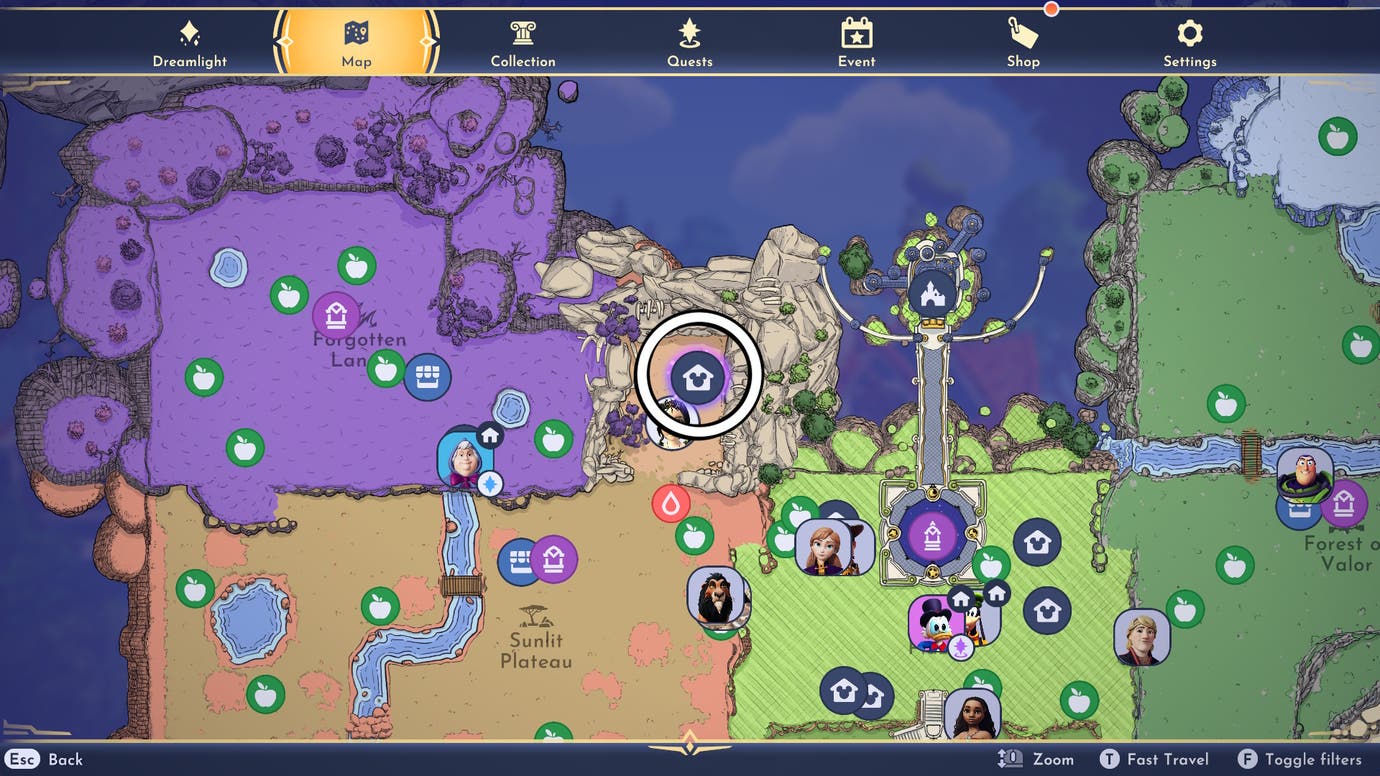This screenshot has width=1380, height=776.
Task: Switch to the Quests tab
Action: click(x=688, y=40)
